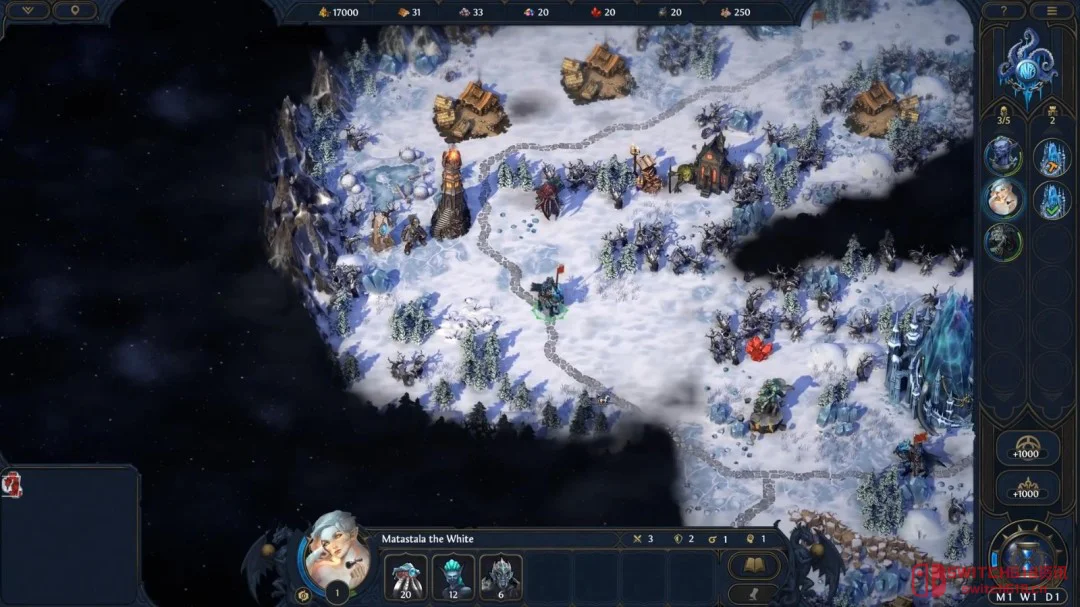
Task: Click the lower +1000 income button
Action: coord(1027,488)
